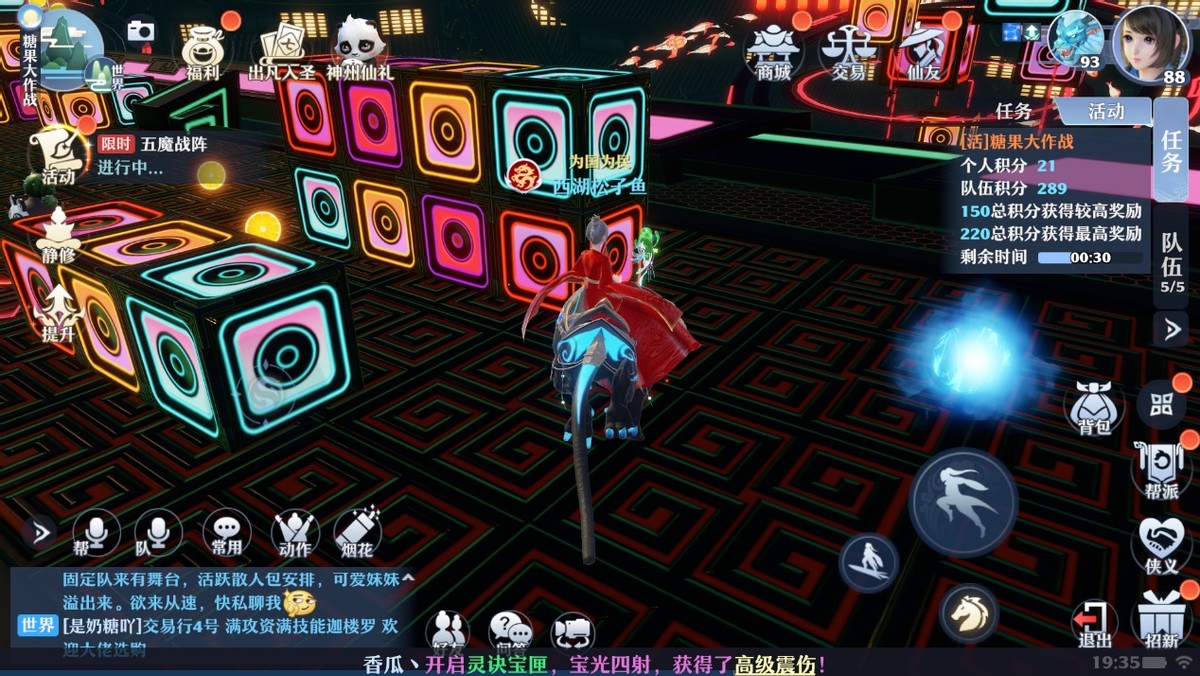This screenshot has height=676, width=1200.
Task: Click the 退出 exit button
Action: pos(1094,621)
